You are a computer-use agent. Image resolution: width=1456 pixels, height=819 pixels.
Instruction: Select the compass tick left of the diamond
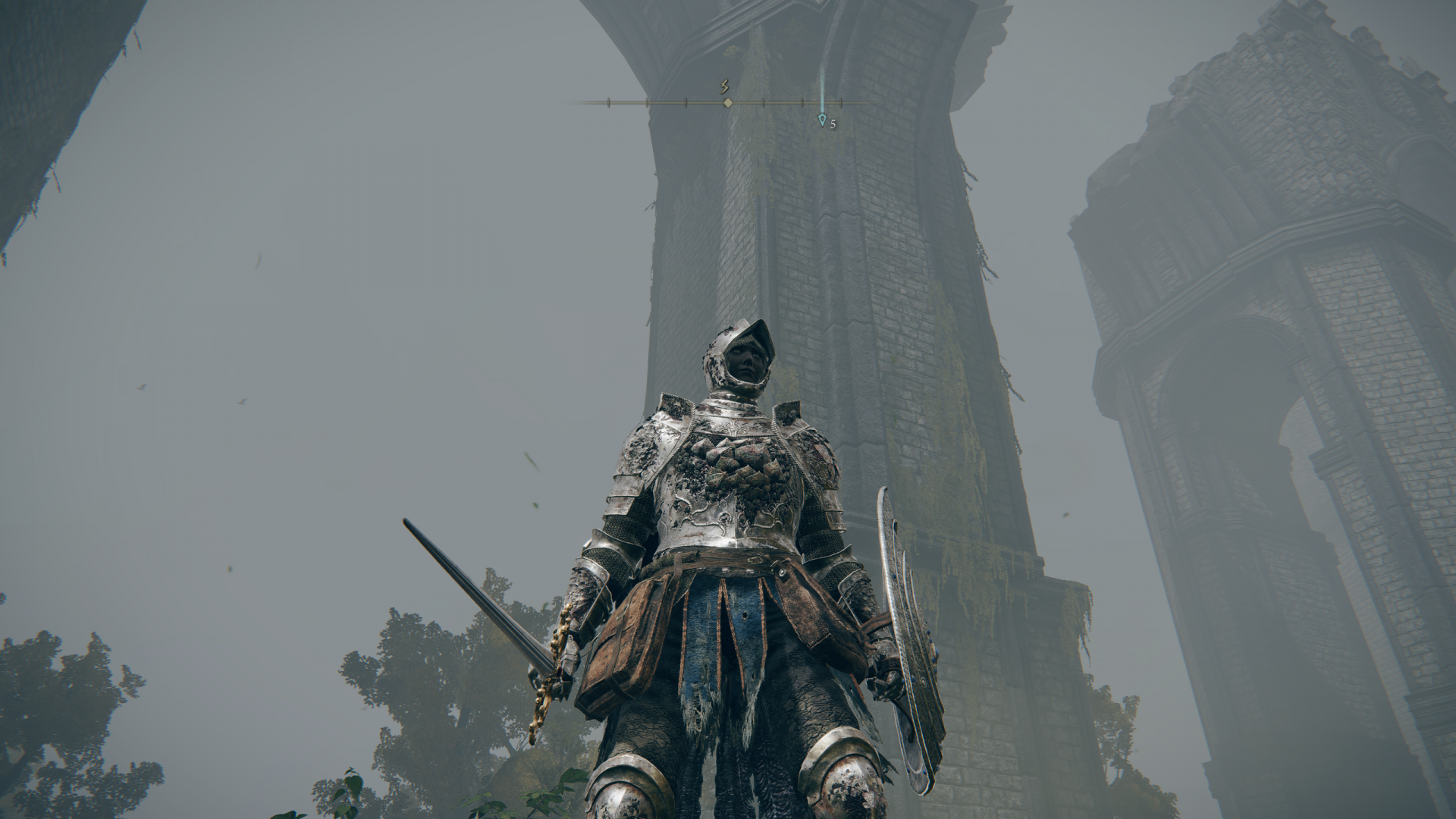[686, 102]
